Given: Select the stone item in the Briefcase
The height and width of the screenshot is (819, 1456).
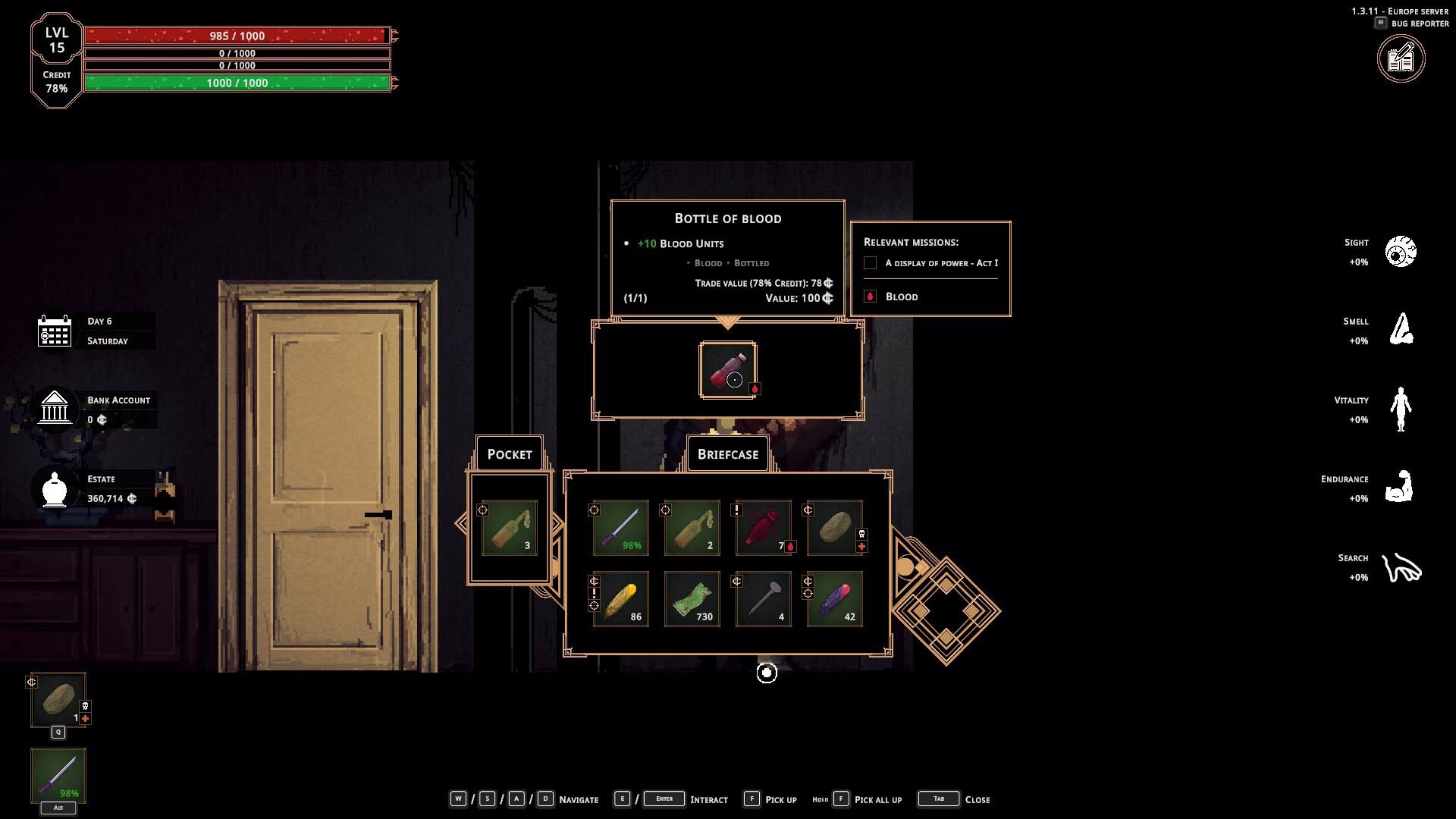Looking at the screenshot, I should click(x=834, y=528).
